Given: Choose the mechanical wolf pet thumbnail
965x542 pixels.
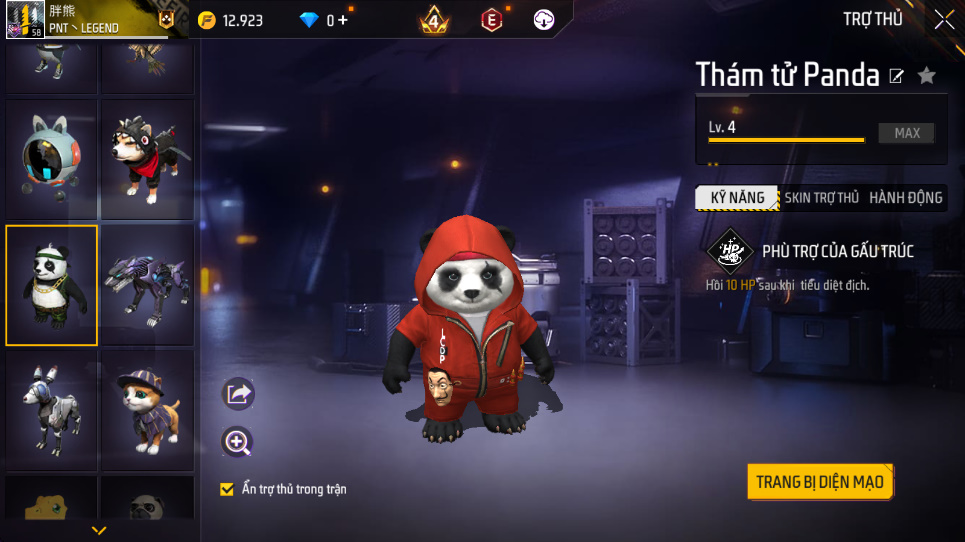Looking at the screenshot, I should tap(147, 285).
